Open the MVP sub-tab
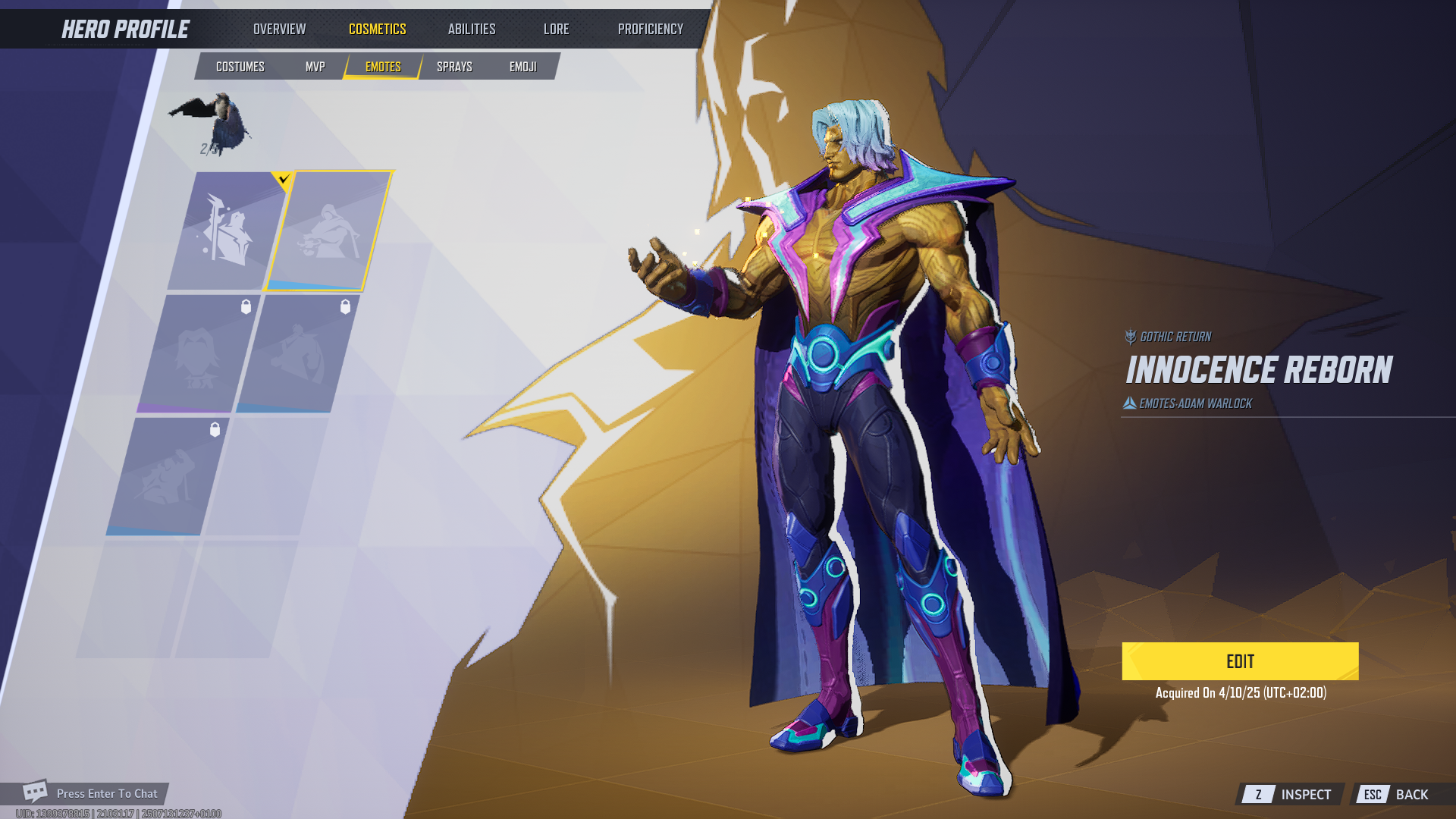The width and height of the screenshot is (1456, 819). [315, 67]
